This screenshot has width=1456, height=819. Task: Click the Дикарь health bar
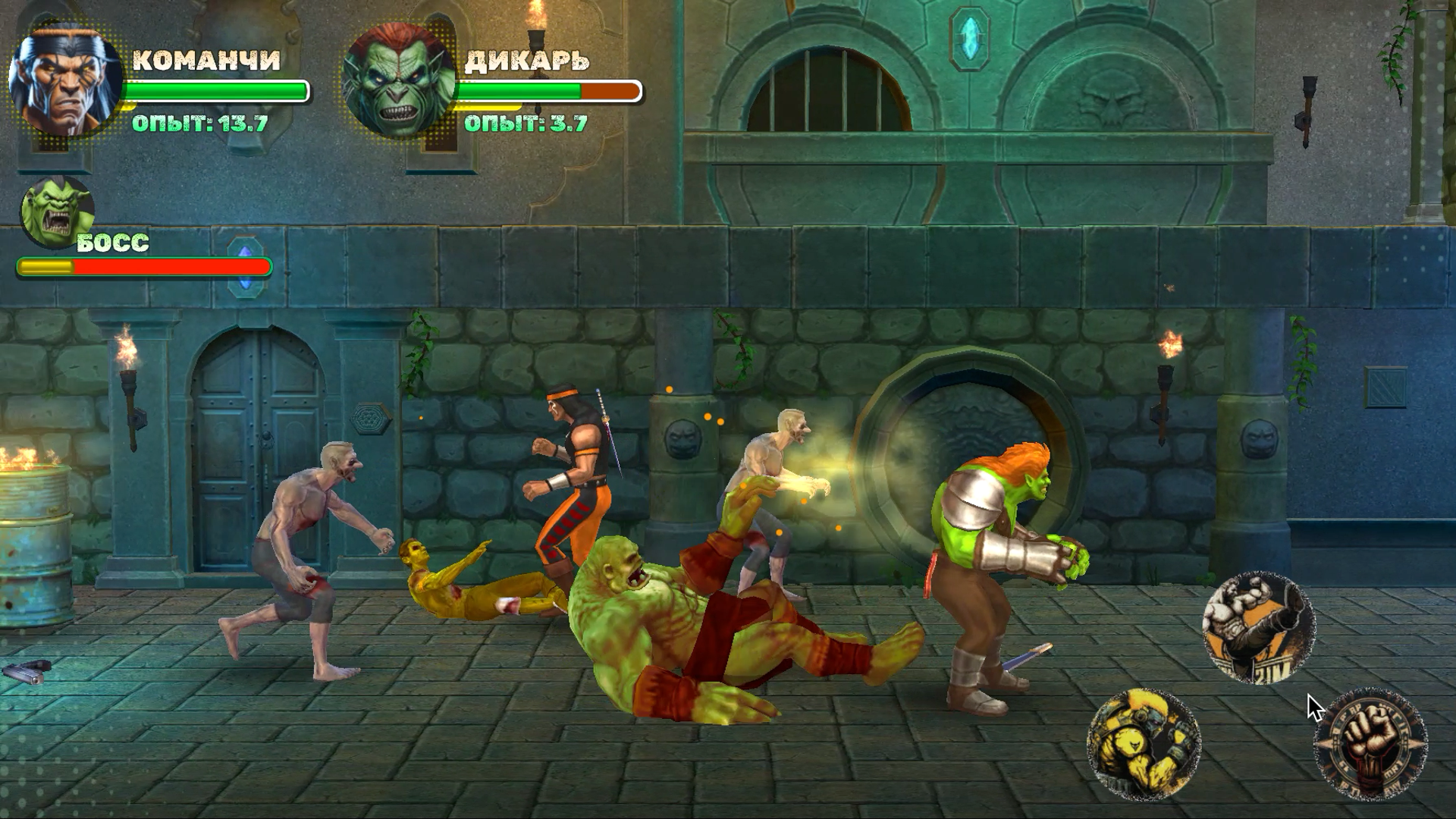551,91
